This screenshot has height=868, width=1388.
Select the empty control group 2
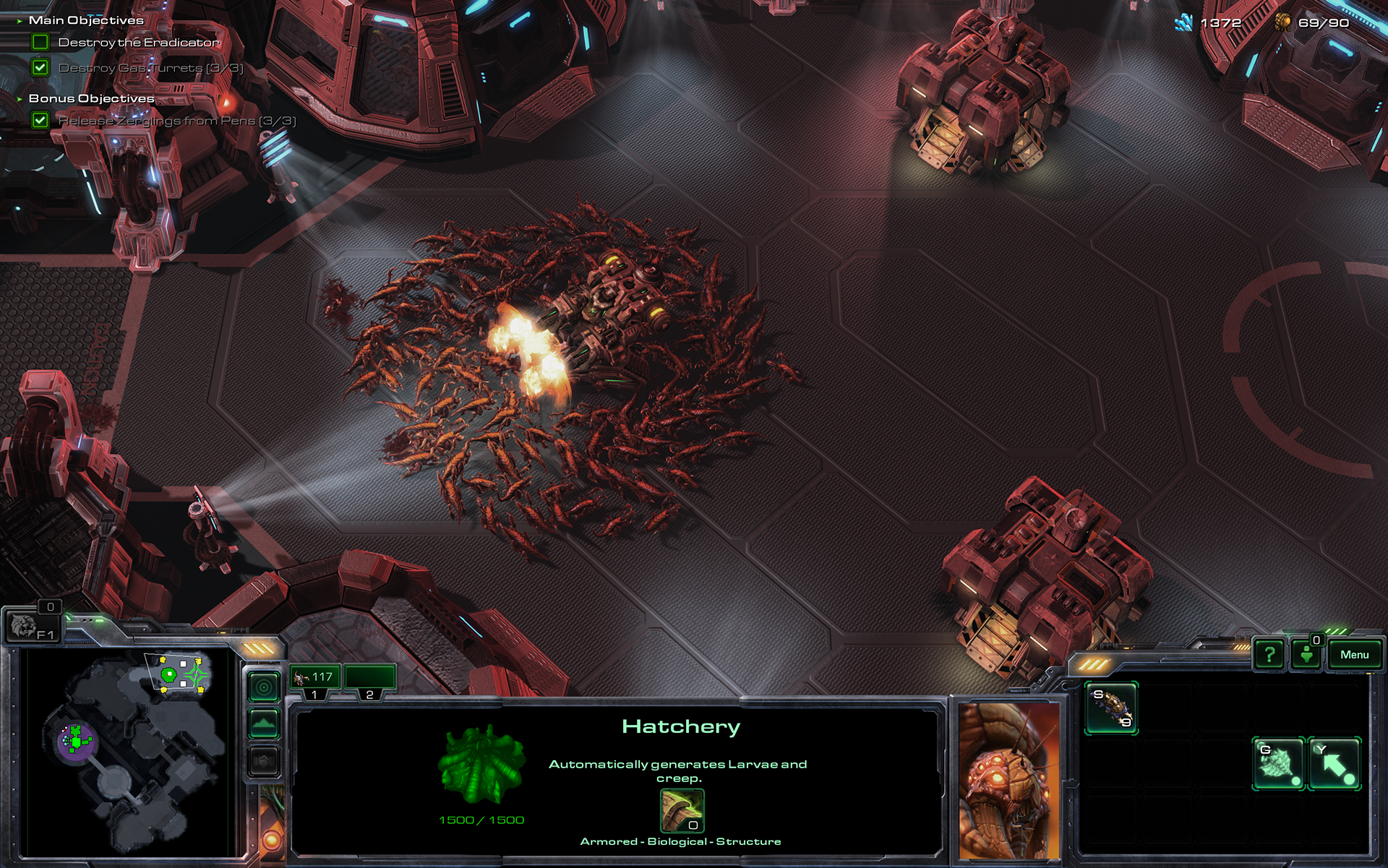pyautogui.click(x=370, y=678)
